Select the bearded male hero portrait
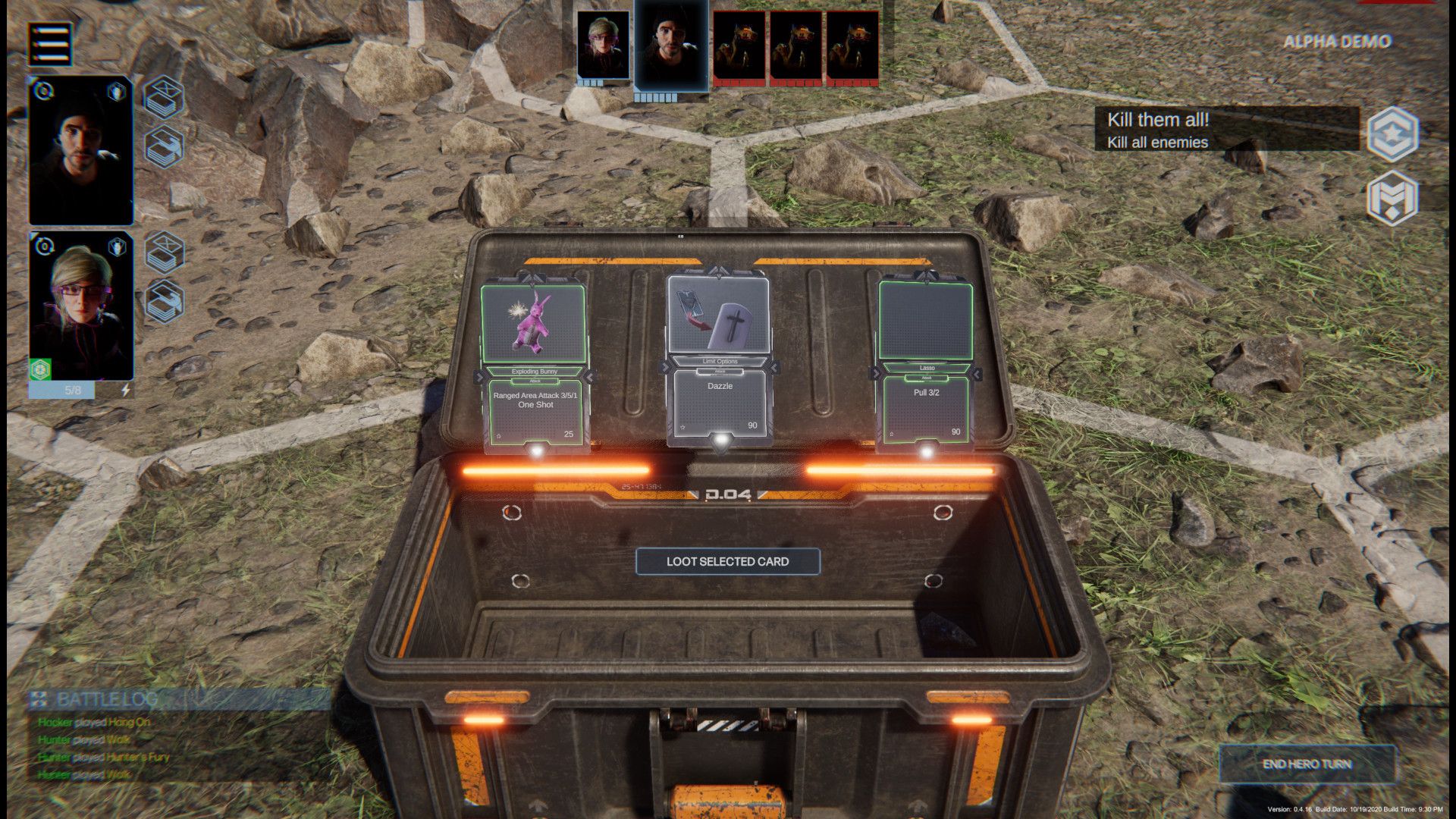 point(81,151)
